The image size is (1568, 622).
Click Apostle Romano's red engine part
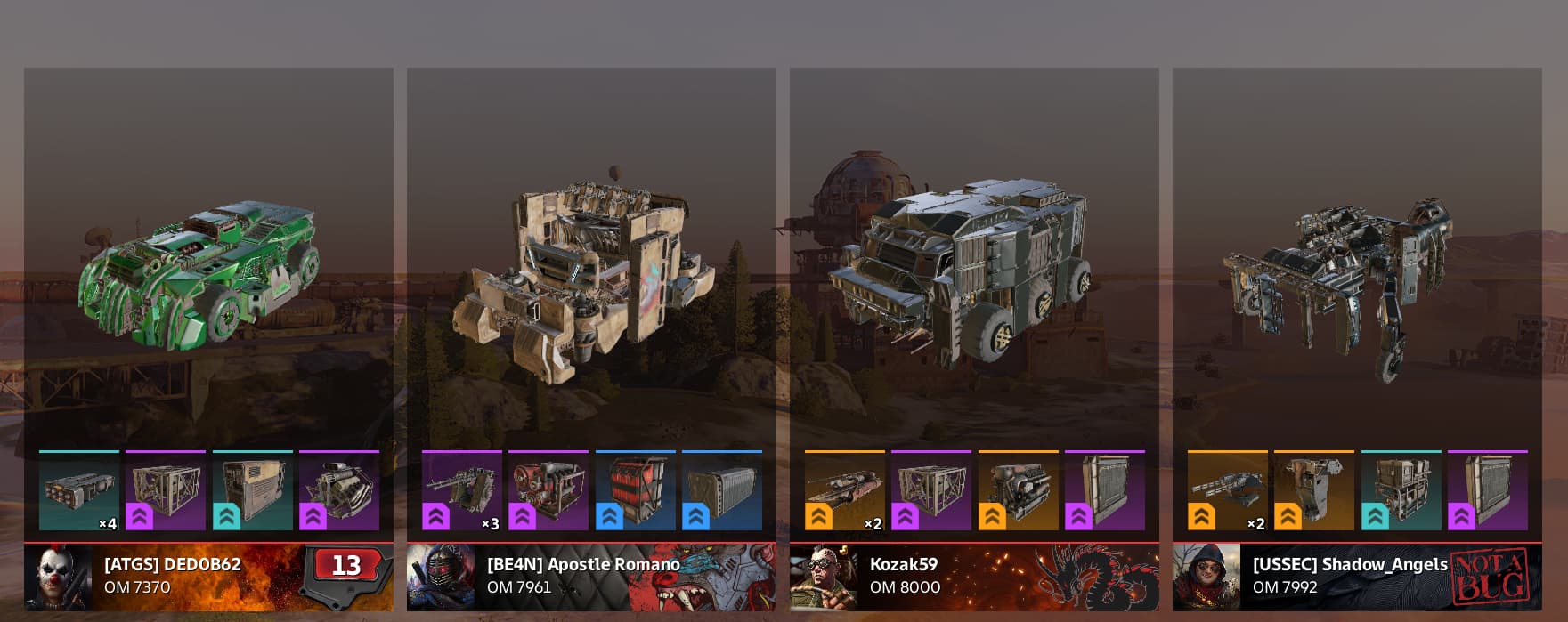tap(548, 490)
